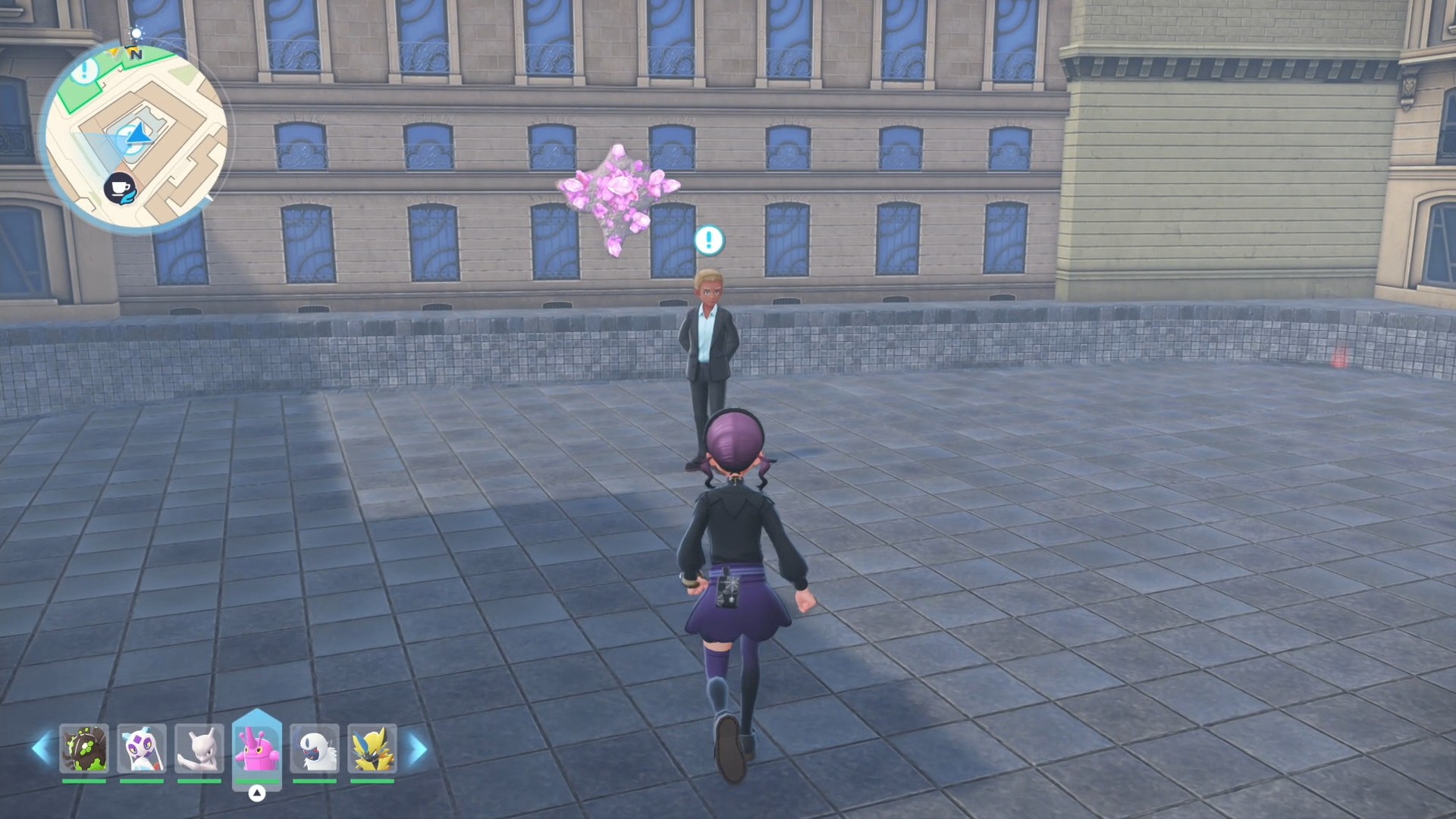Image resolution: width=1456 pixels, height=819 pixels.
Task: Click the party bar's right arrow
Action: point(417,748)
